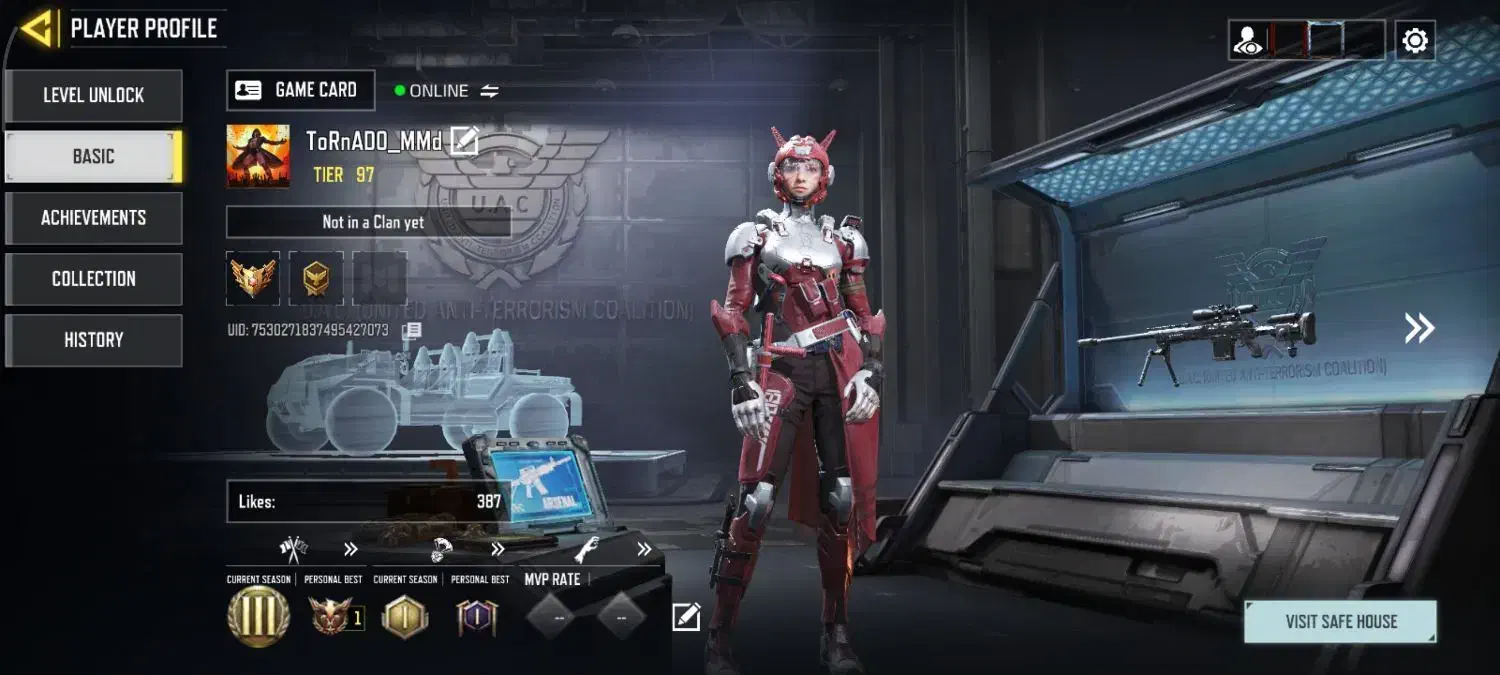Open the Level Unlock tab
Viewport: 1500px width, 675px height.
point(93,96)
